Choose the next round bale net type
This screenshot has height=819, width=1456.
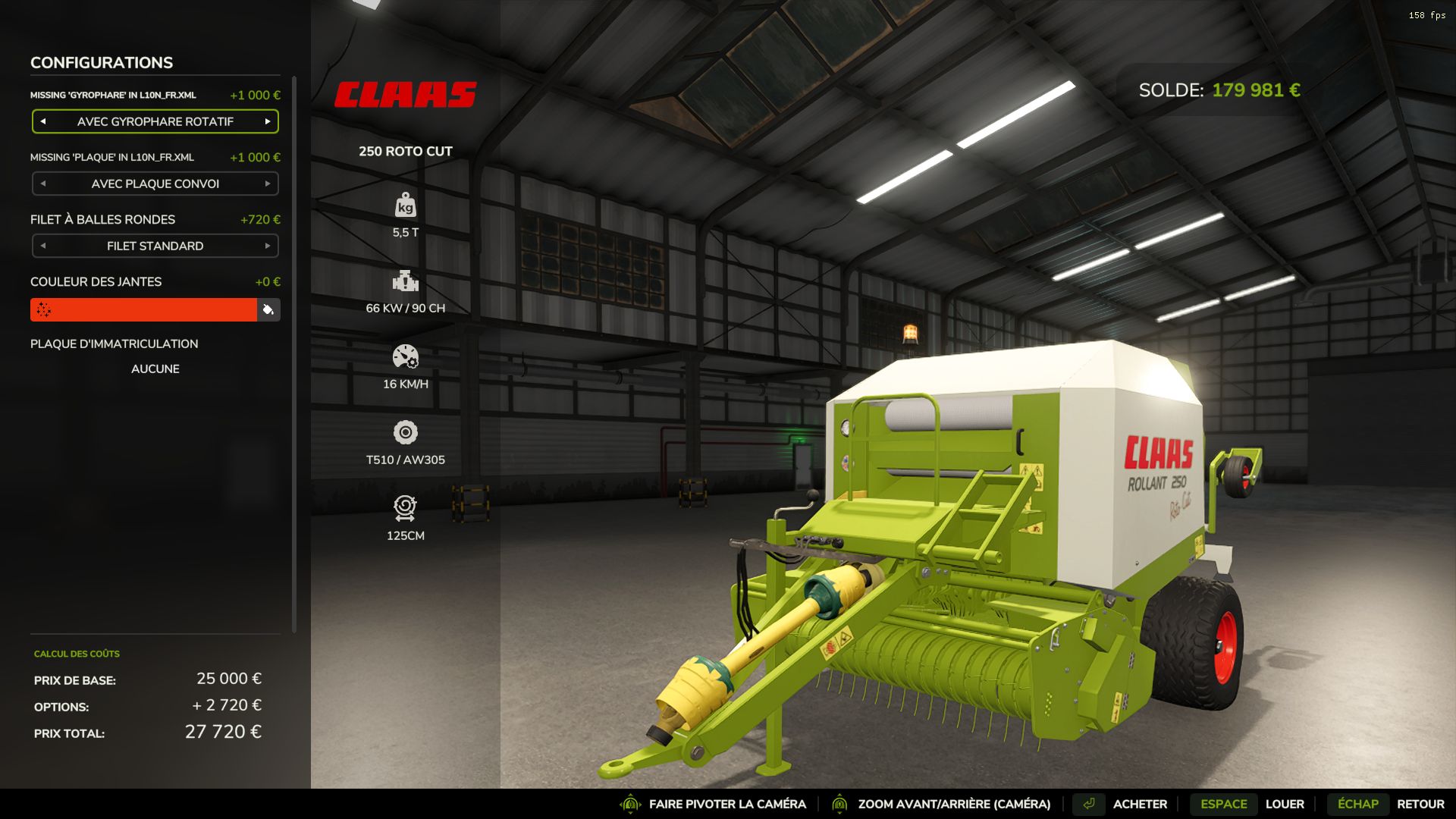[x=268, y=246]
